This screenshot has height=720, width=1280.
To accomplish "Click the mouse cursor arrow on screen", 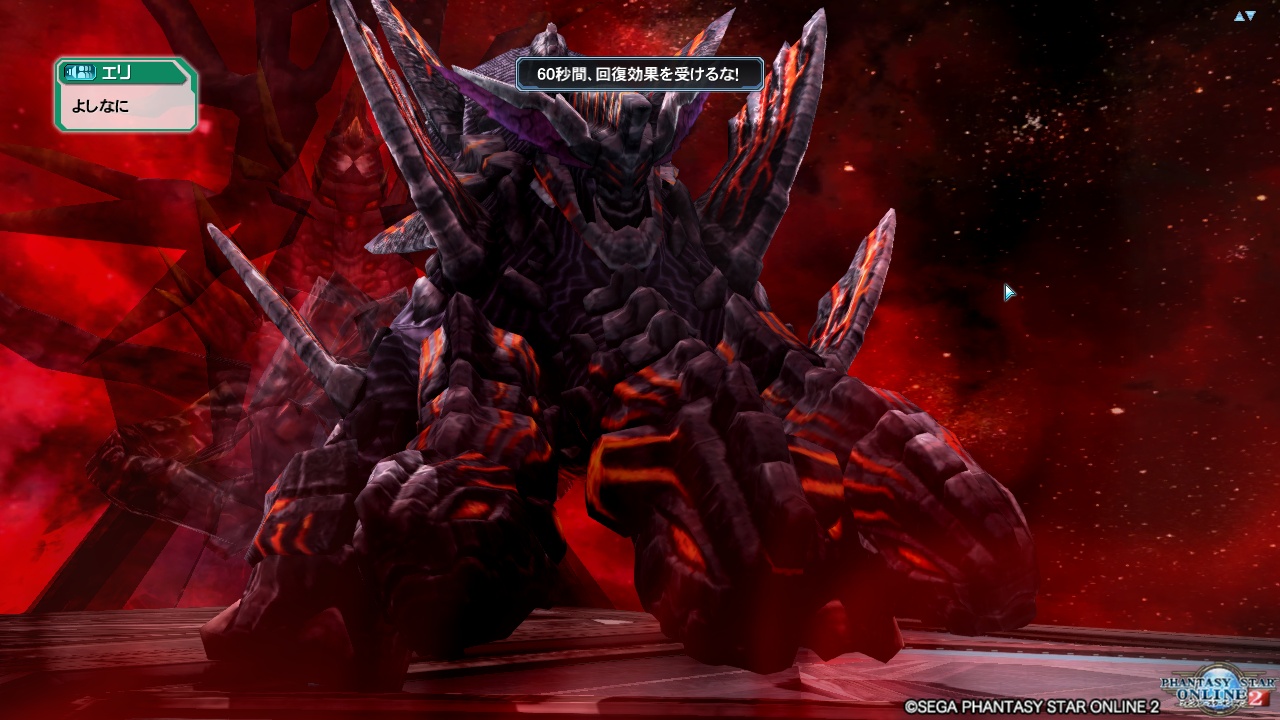I will click(x=1008, y=292).
